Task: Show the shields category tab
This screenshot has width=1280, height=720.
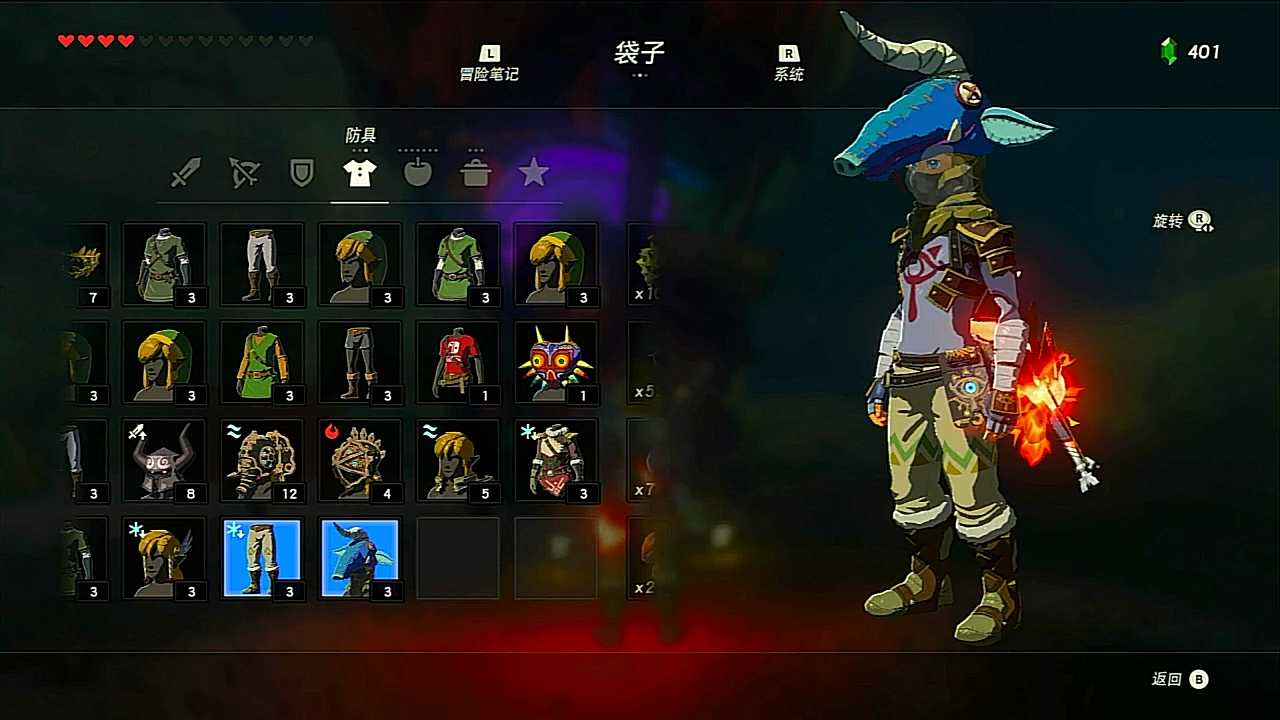Action: click(x=301, y=174)
